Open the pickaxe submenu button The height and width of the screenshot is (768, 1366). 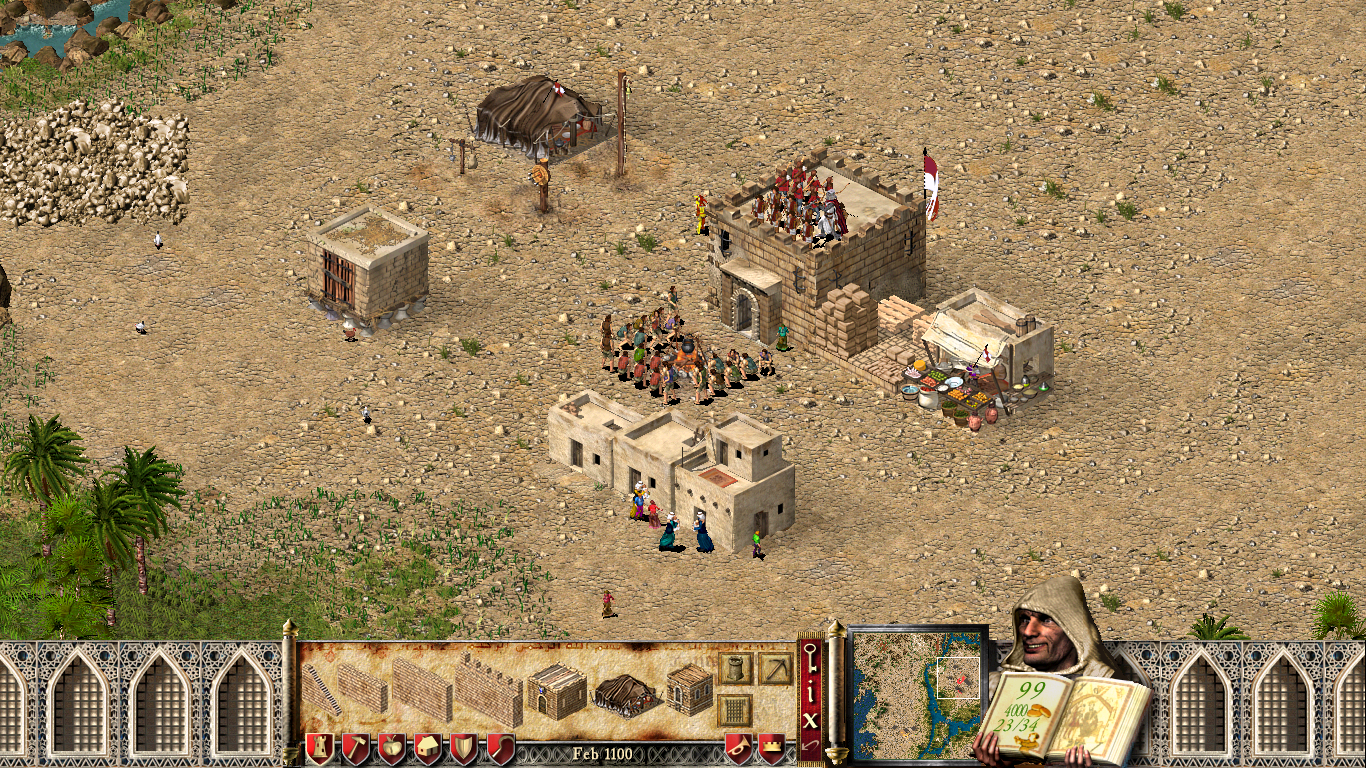775,668
